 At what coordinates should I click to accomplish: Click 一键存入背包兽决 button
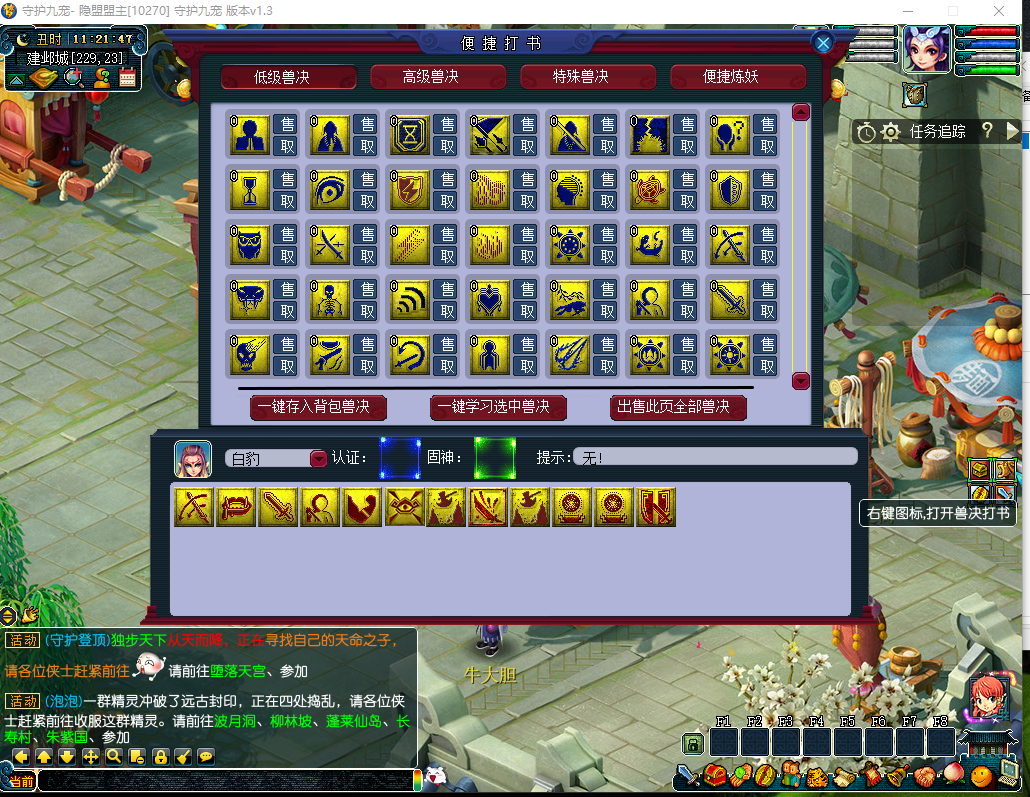tap(318, 407)
